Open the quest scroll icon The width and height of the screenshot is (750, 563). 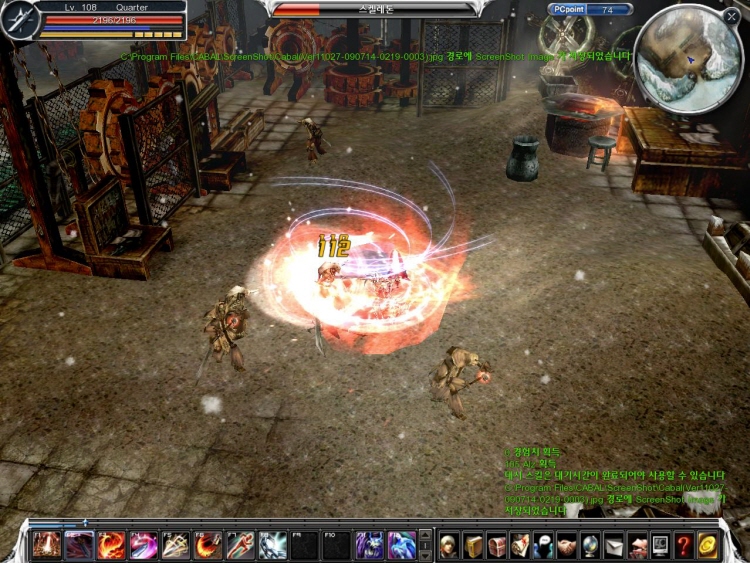pyautogui.click(x=520, y=546)
